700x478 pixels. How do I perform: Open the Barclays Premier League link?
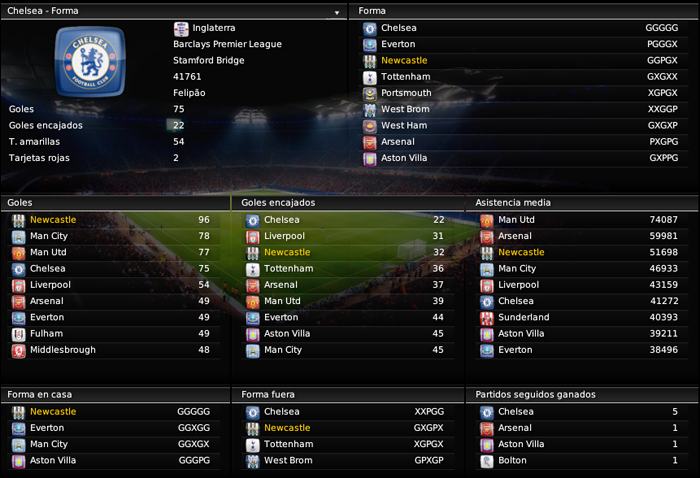(x=227, y=44)
